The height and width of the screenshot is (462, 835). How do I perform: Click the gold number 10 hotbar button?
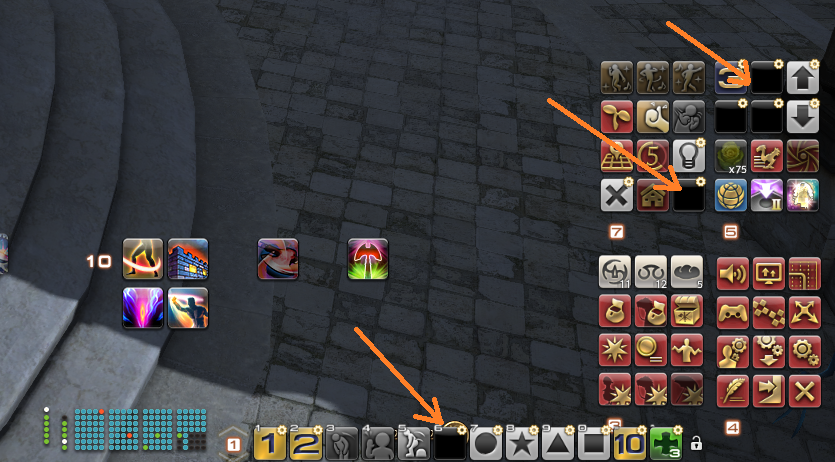[x=630, y=442]
